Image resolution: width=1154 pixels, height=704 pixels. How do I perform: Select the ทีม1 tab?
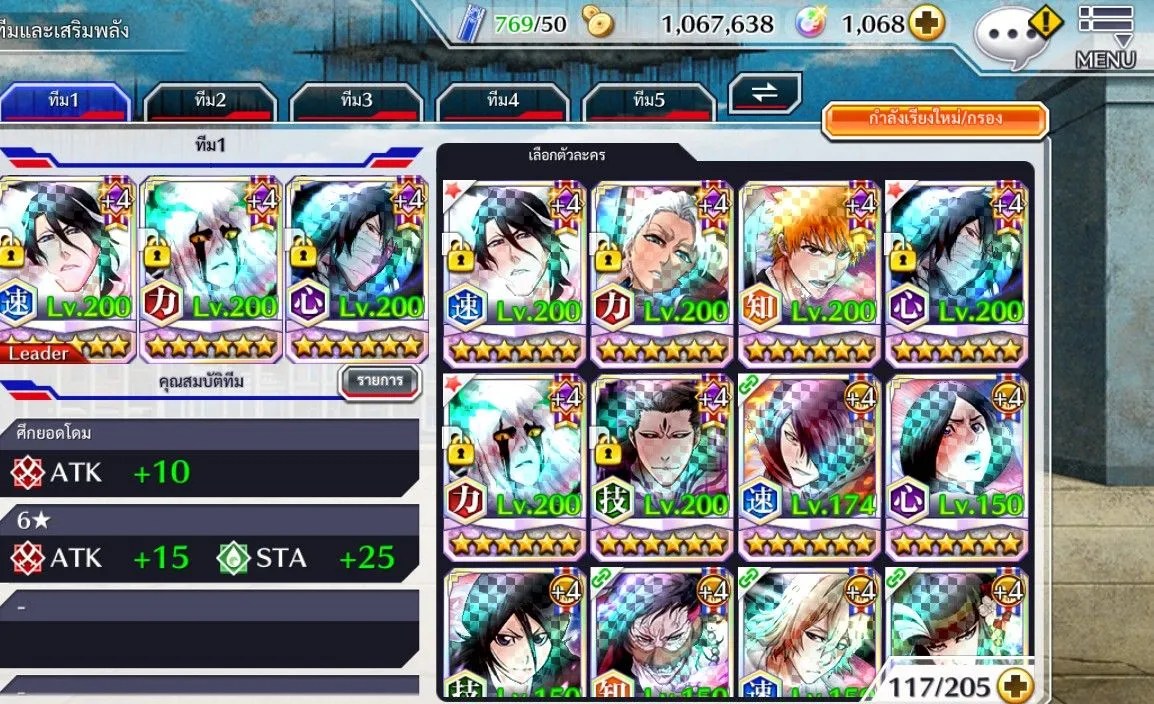point(64,101)
